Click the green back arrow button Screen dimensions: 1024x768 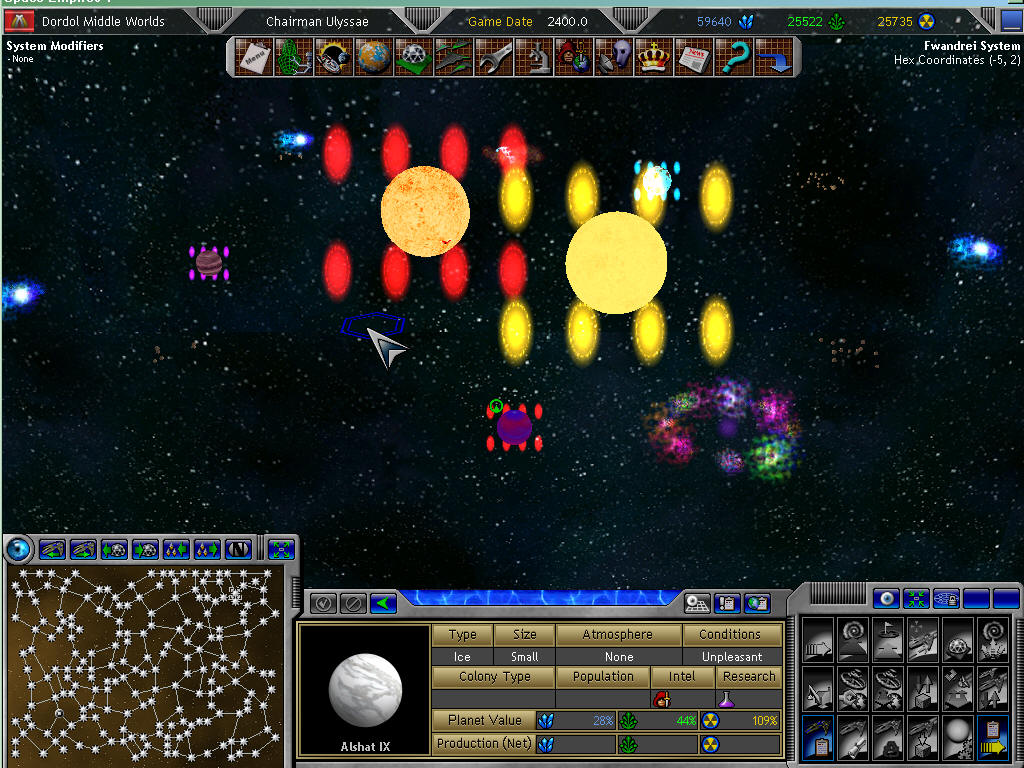(x=383, y=603)
